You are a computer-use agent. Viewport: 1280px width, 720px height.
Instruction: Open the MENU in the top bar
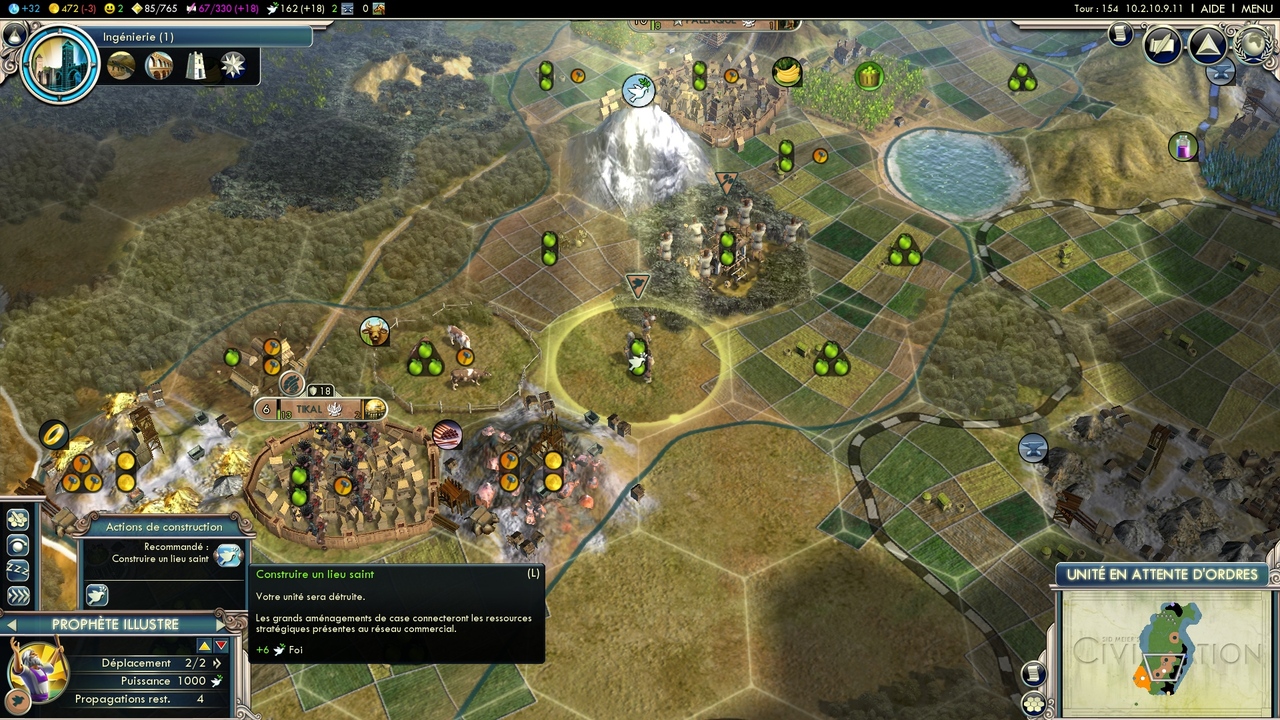(x=1257, y=9)
